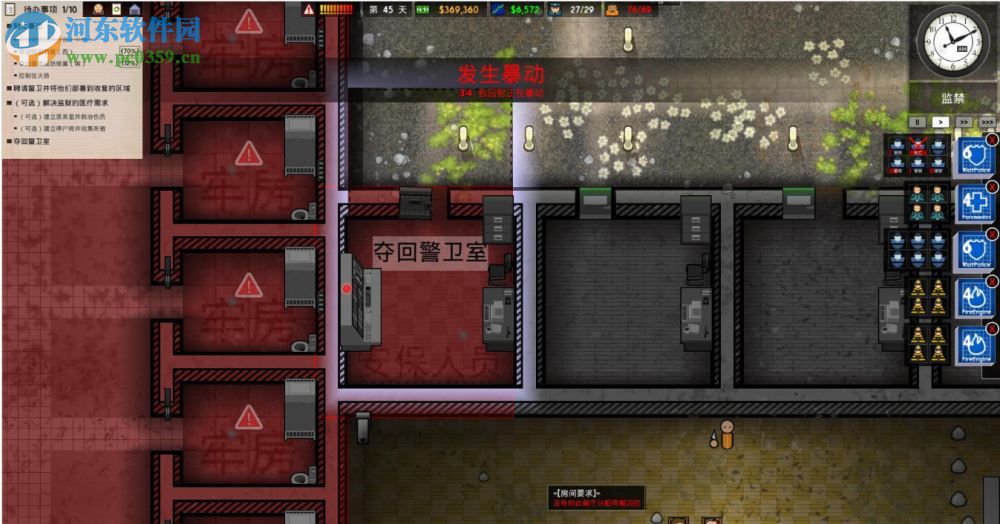Click the guard icon next to 27/29

click(552, 10)
